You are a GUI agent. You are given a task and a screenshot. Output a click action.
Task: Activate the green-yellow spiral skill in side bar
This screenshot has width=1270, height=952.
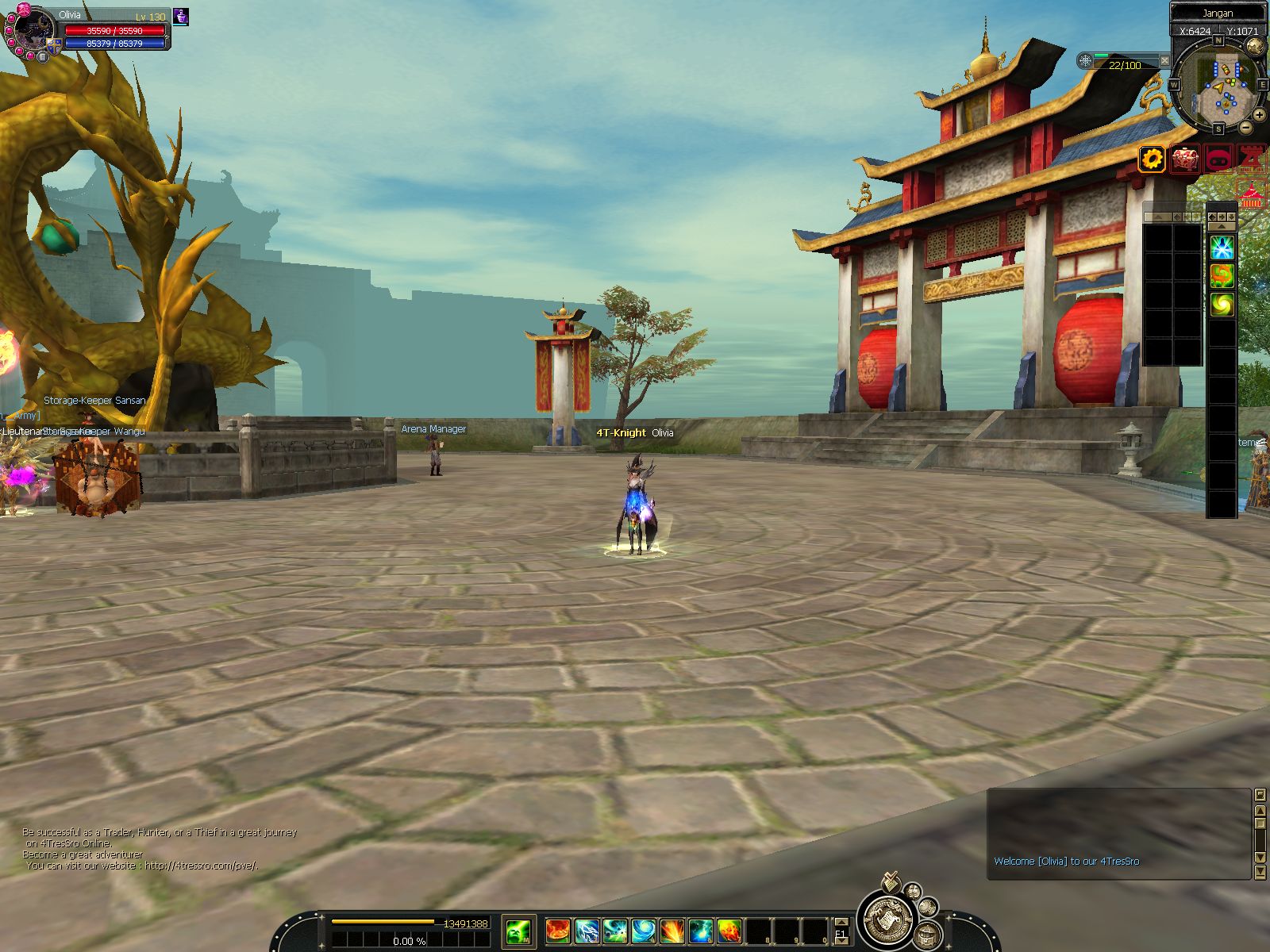1222,304
